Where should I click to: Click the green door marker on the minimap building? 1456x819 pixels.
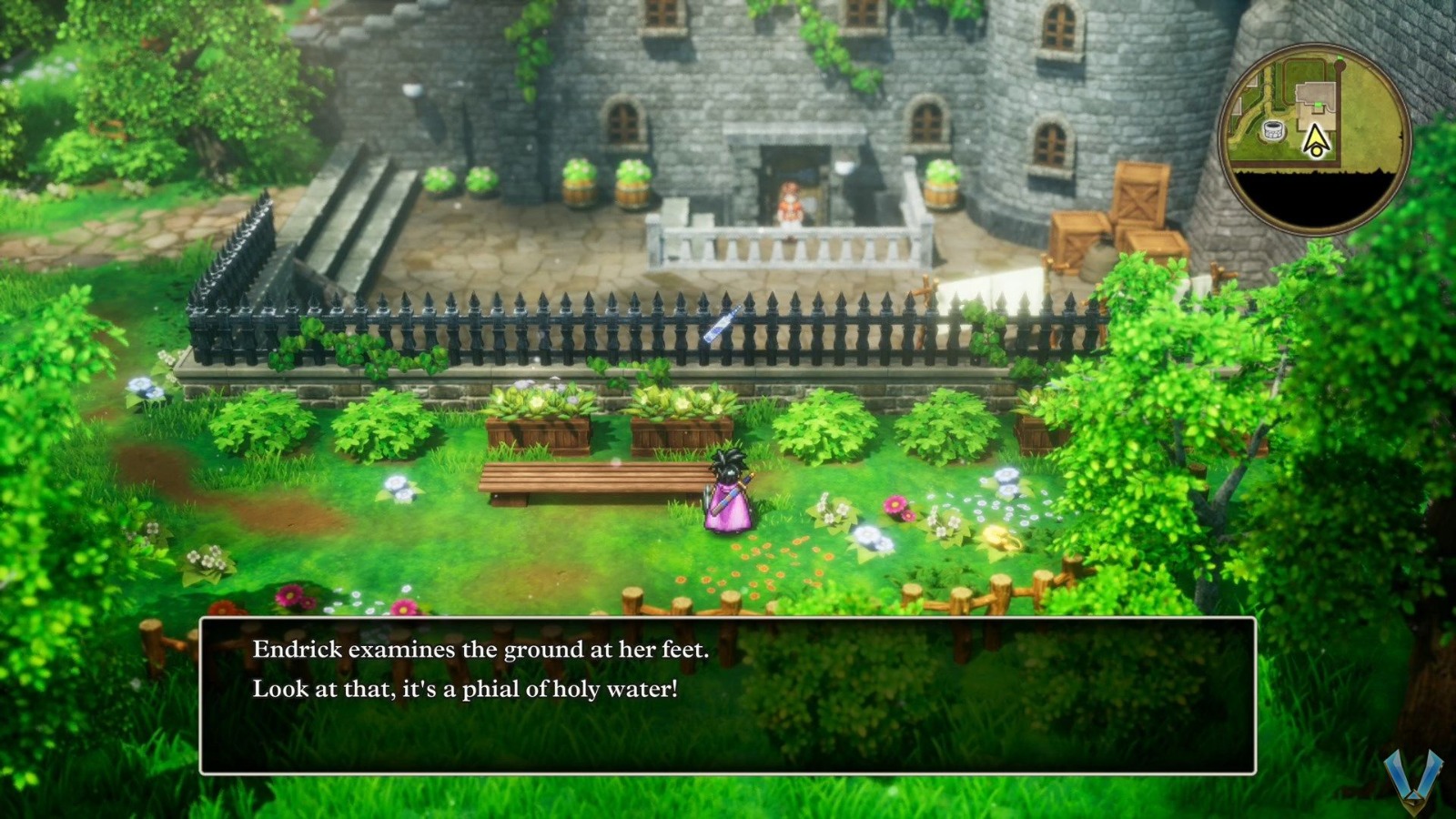click(x=1318, y=104)
